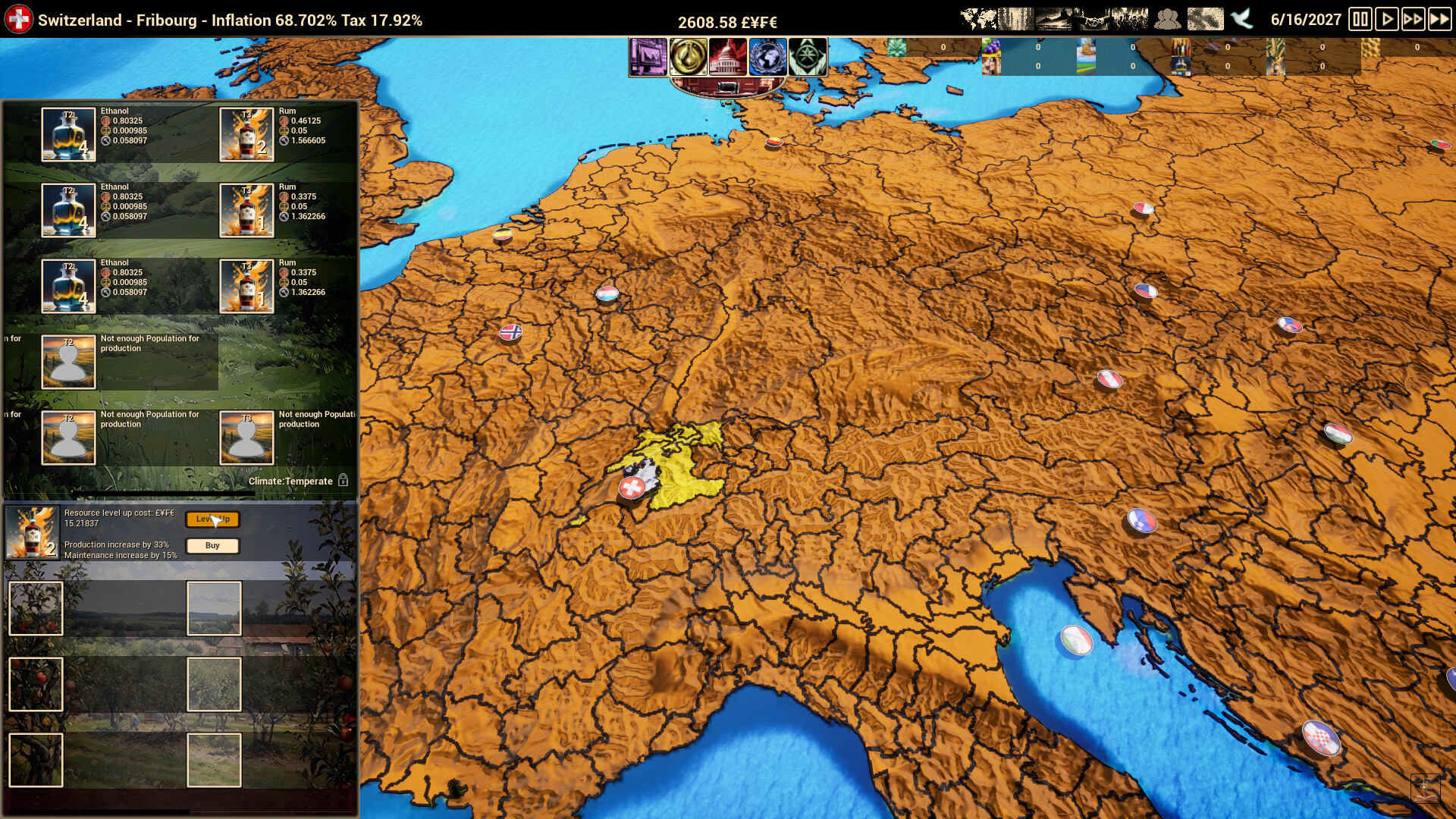Image resolution: width=1456 pixels, height=819 pixels.
Task: Click the Buy button
Action: pyautogui.click(x=213, y=545)
